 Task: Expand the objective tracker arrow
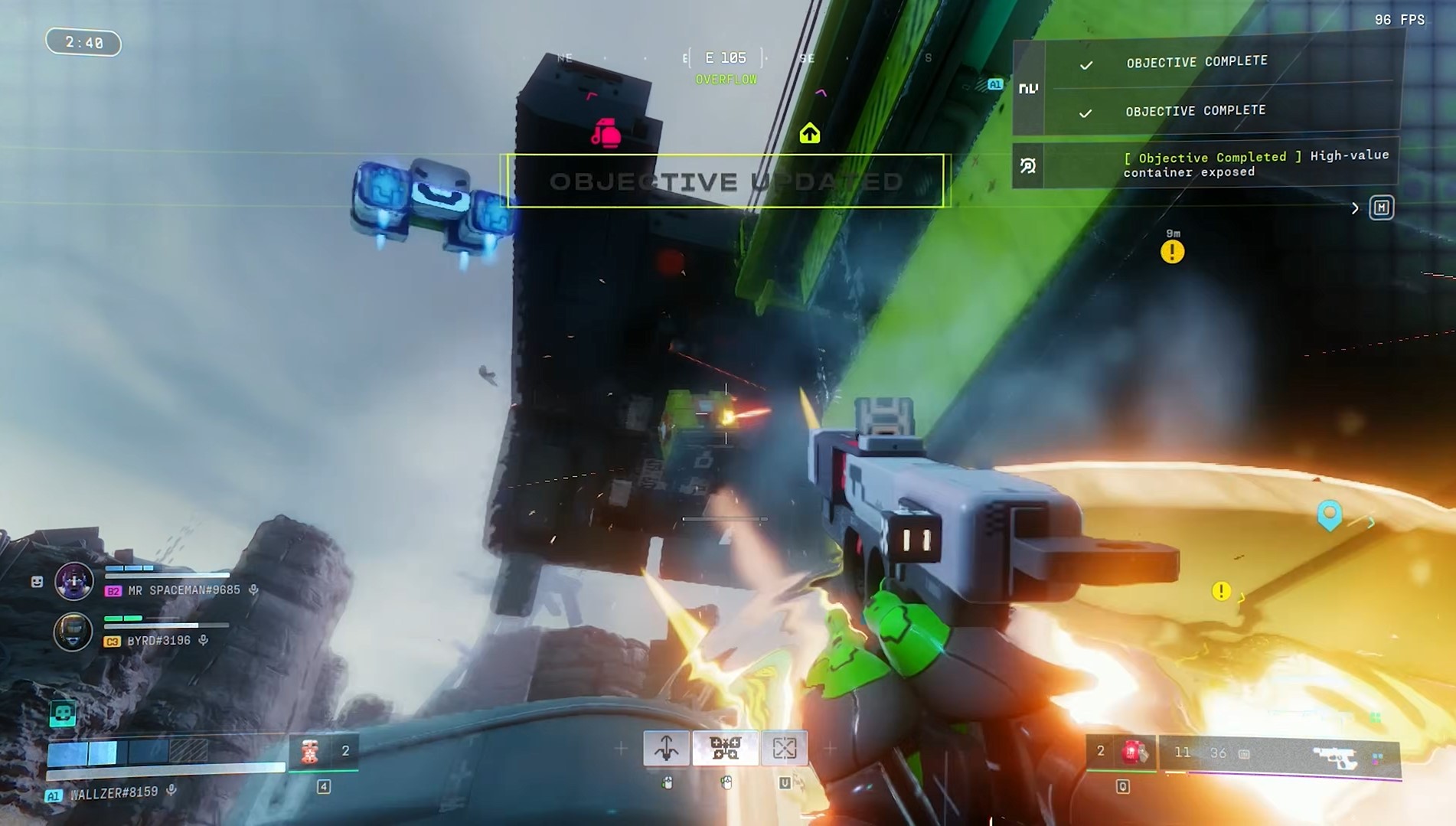[x=1355, y=208]
